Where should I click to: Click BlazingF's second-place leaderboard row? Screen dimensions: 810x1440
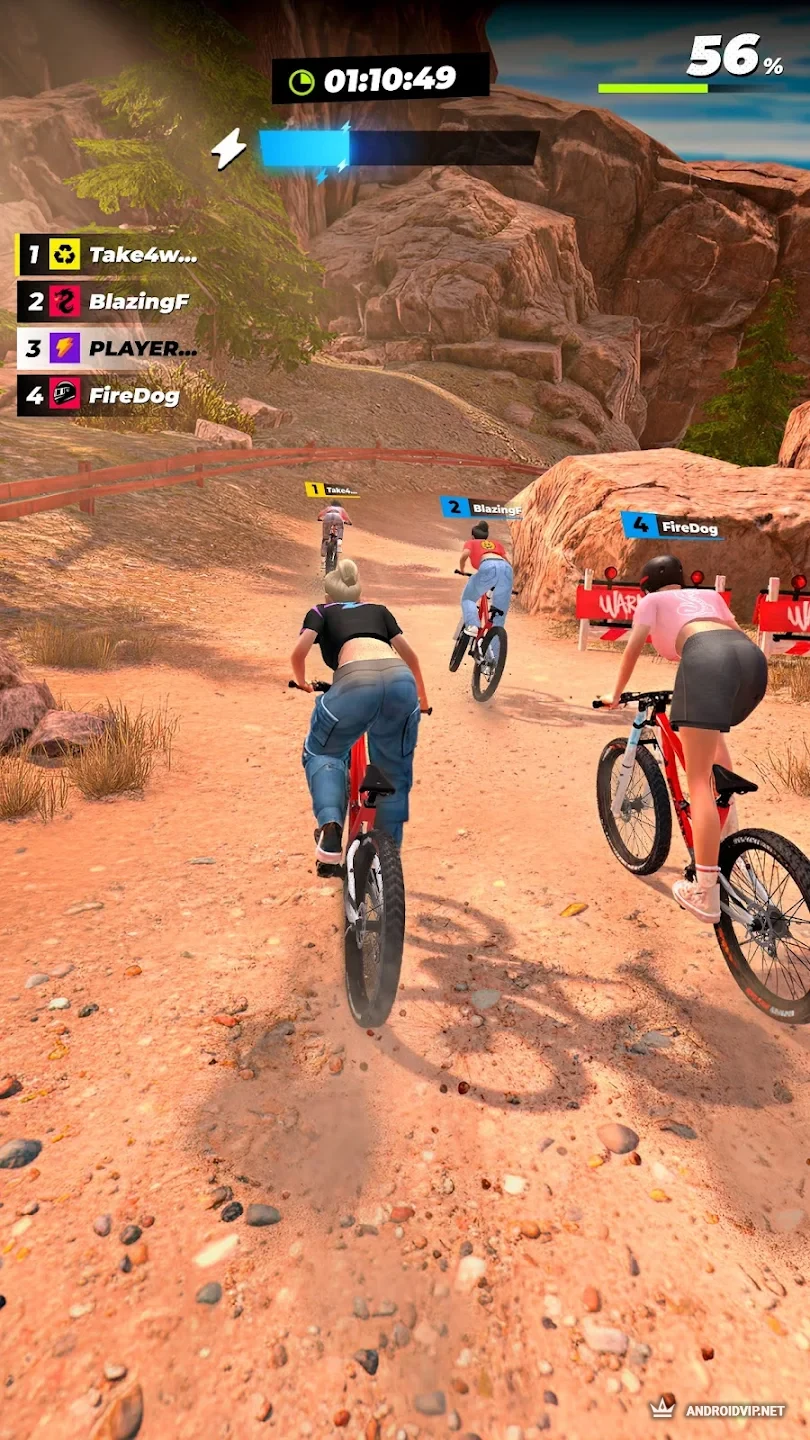pos(105,301)
